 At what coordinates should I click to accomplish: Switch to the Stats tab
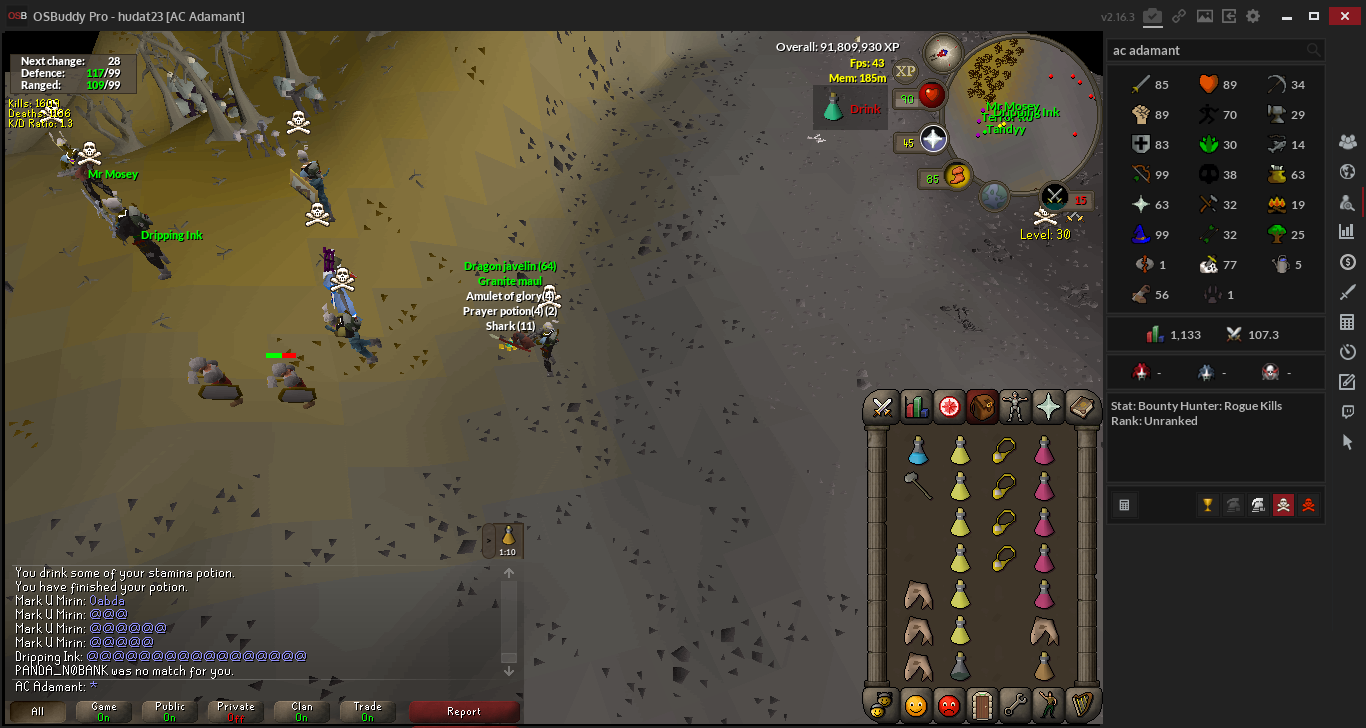point(916,406)
